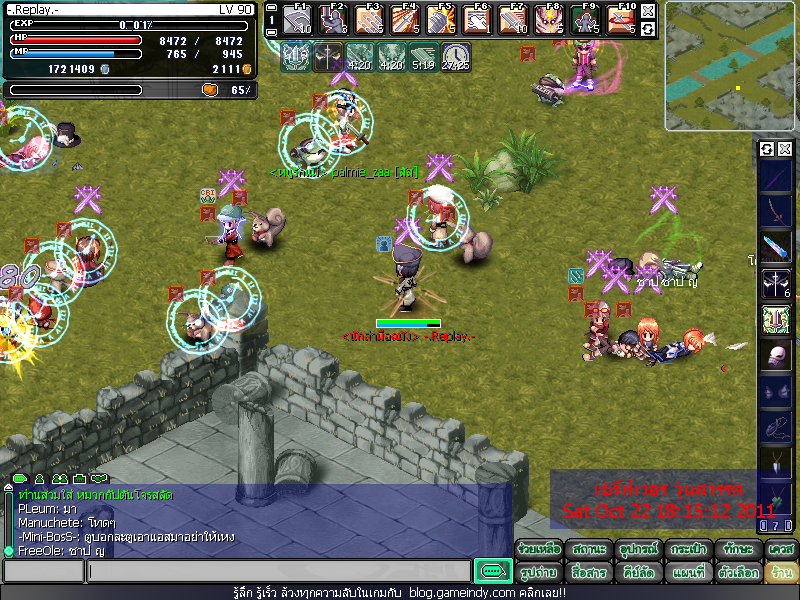Viewport: 800px width, 600px height.
Task: Open the ร้าน shop button
Action: tap(780, 573)
